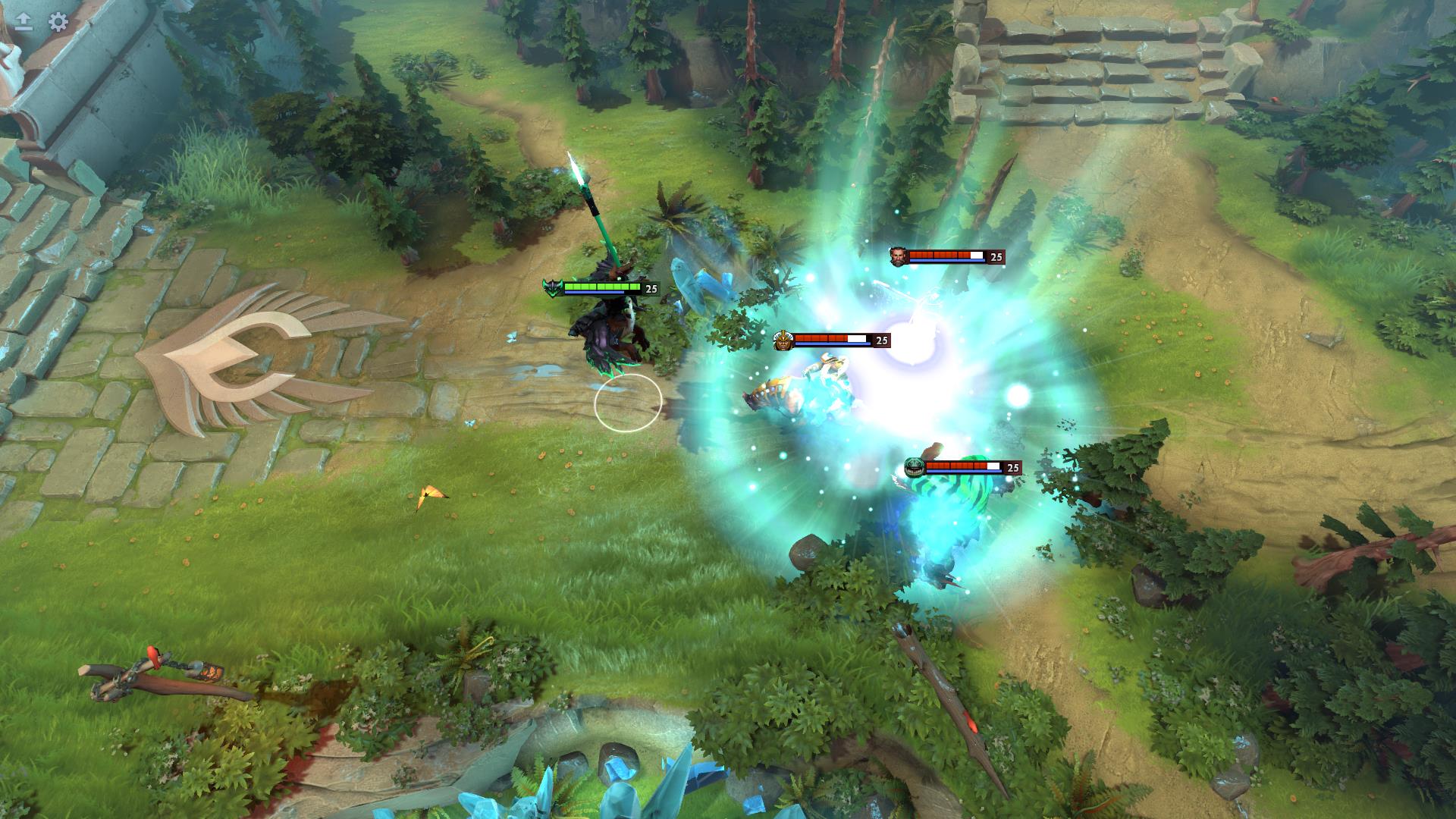Screen dimensions: 1456x819
Task: Click Kunkka's level 25 badge
Action: pyautogui.click(x=996, y=257)
